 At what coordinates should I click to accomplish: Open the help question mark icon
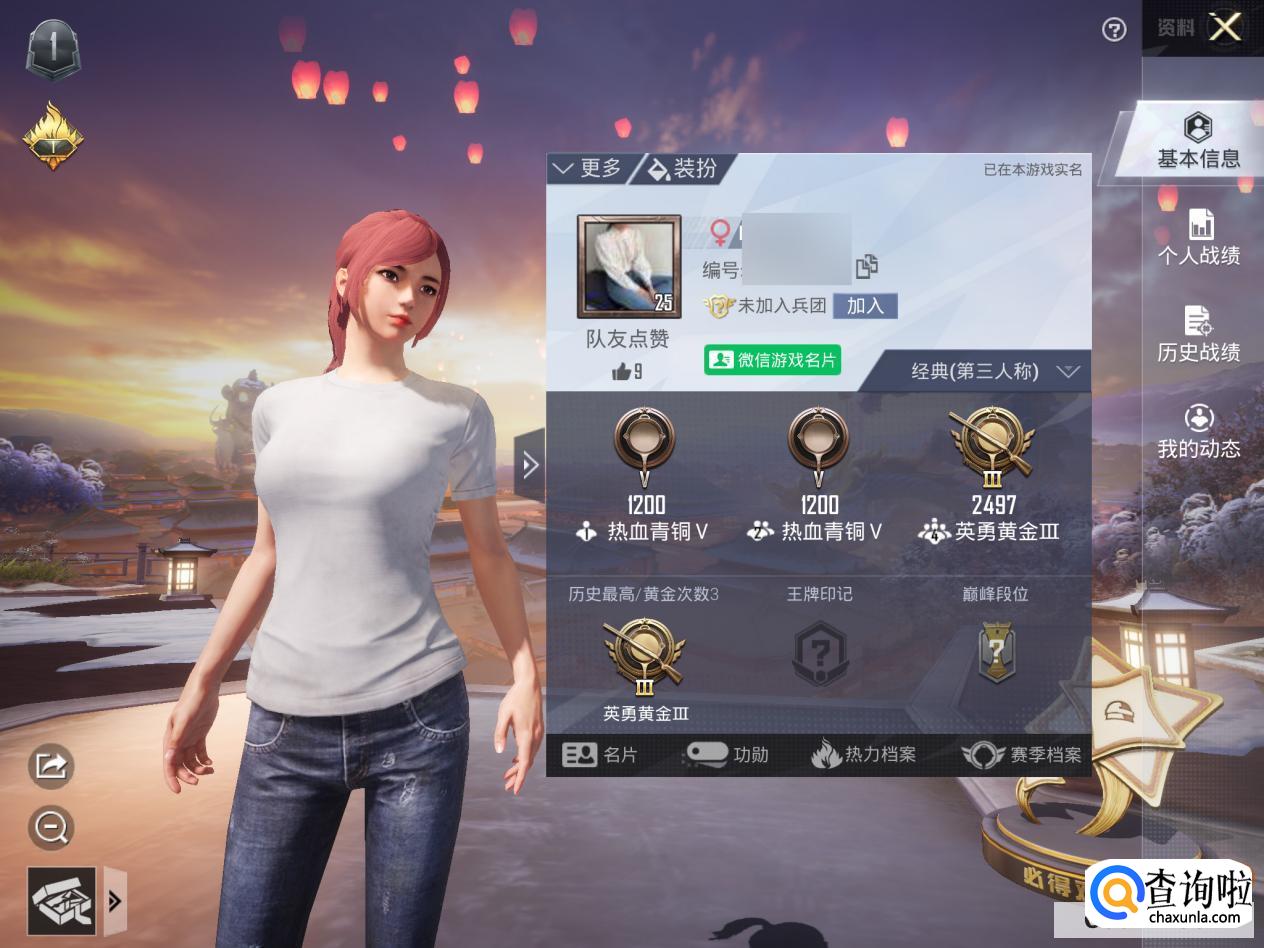pos(1114,30)
